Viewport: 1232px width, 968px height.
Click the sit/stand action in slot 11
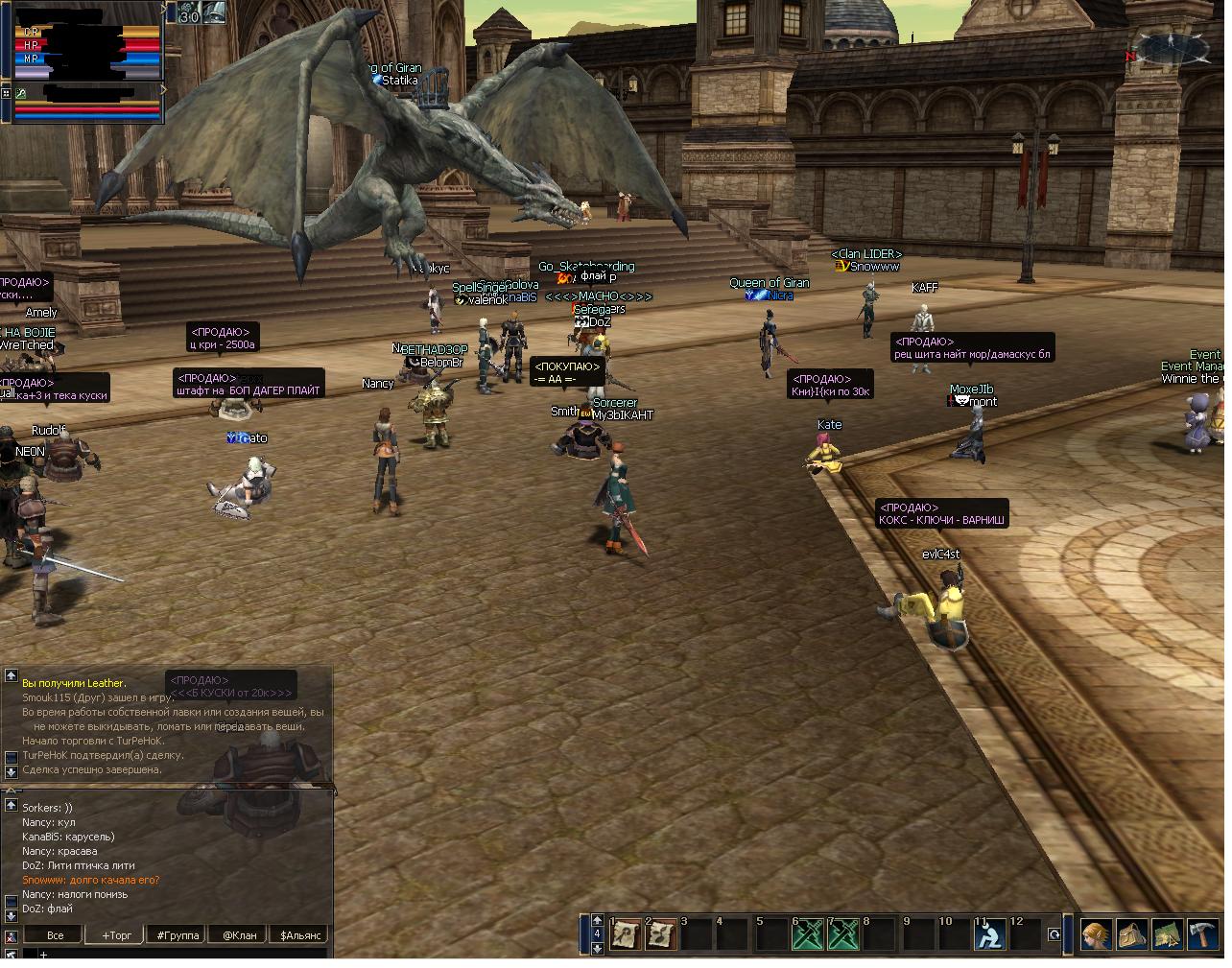pyautogui.click(x=987, y=934)
